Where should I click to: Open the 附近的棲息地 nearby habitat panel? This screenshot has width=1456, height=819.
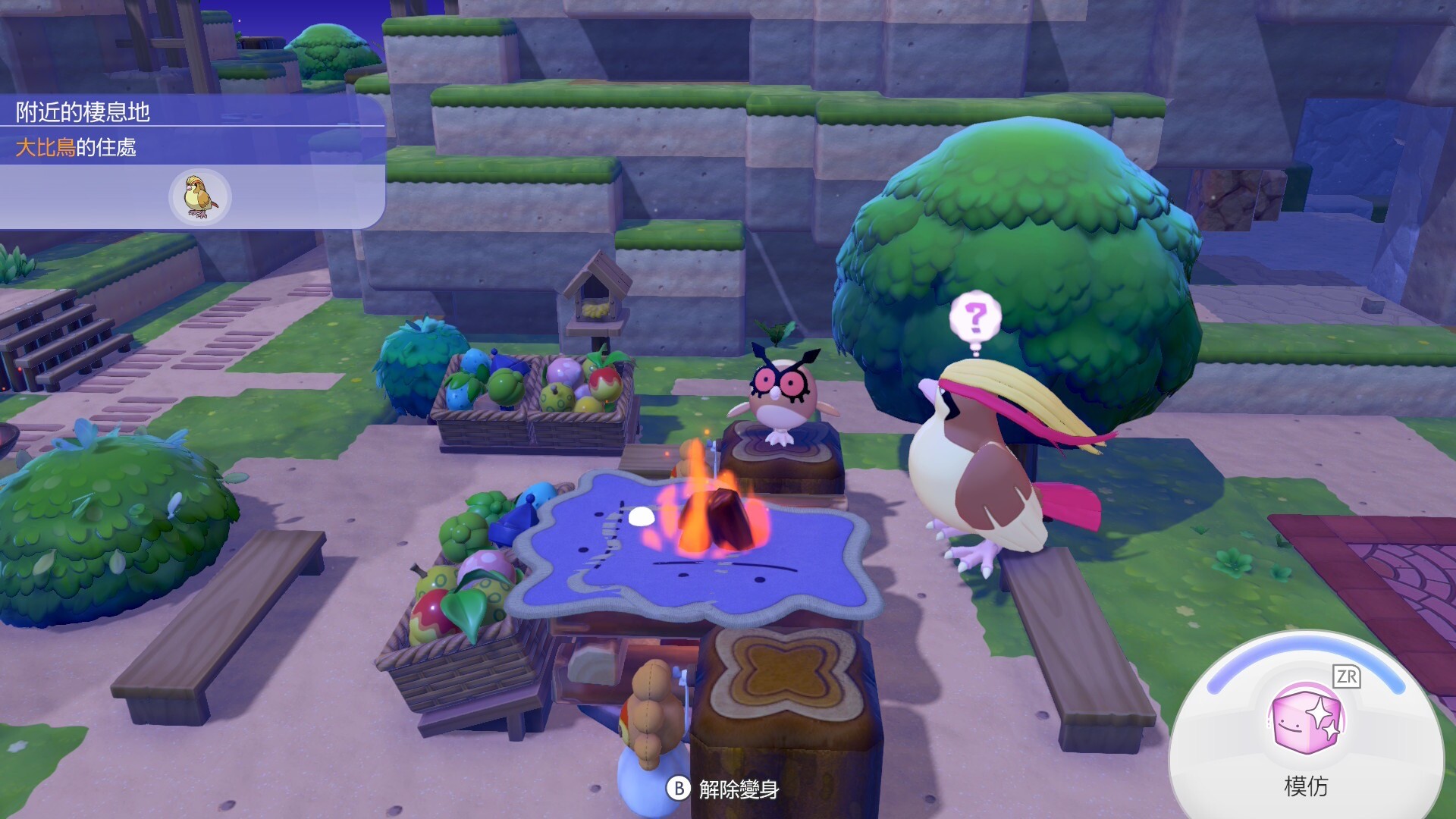tap(83, 112)
